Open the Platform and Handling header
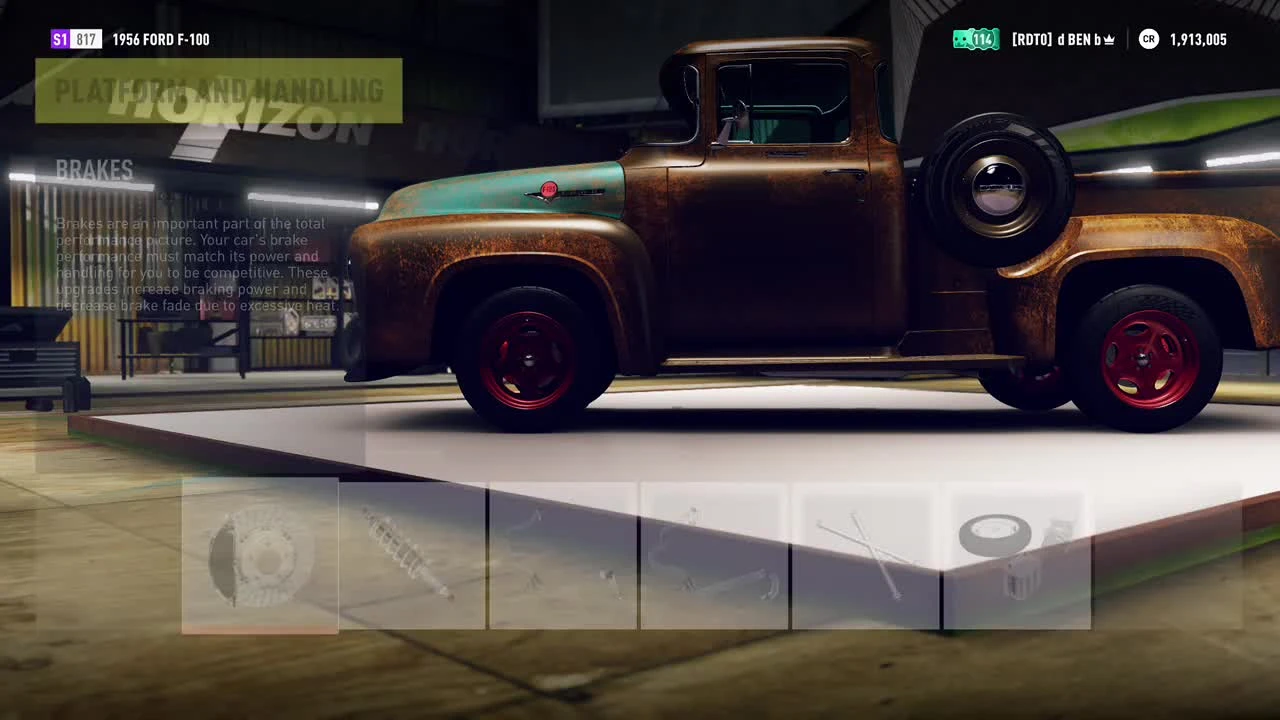 [x=220, y=91]
